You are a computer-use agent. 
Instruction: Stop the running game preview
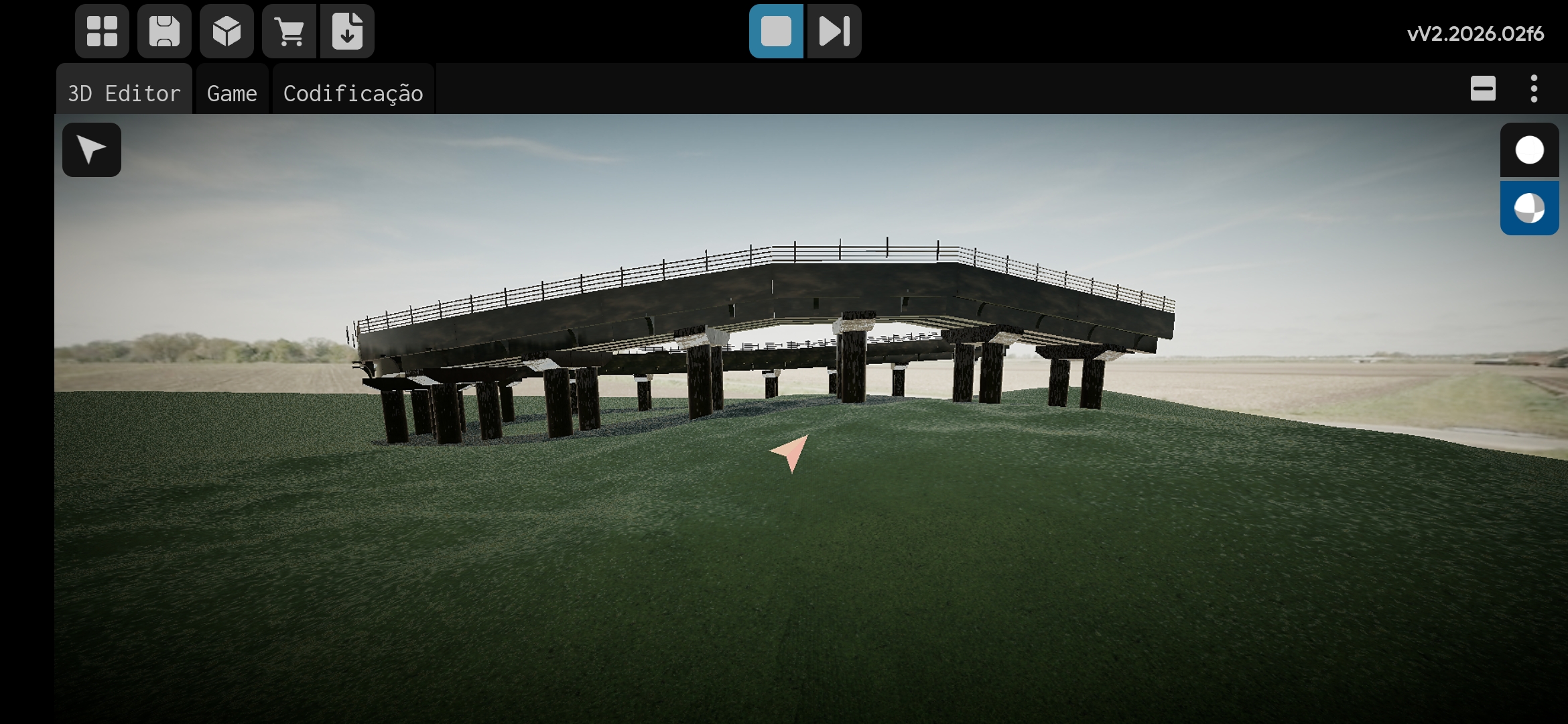point(776,32)
